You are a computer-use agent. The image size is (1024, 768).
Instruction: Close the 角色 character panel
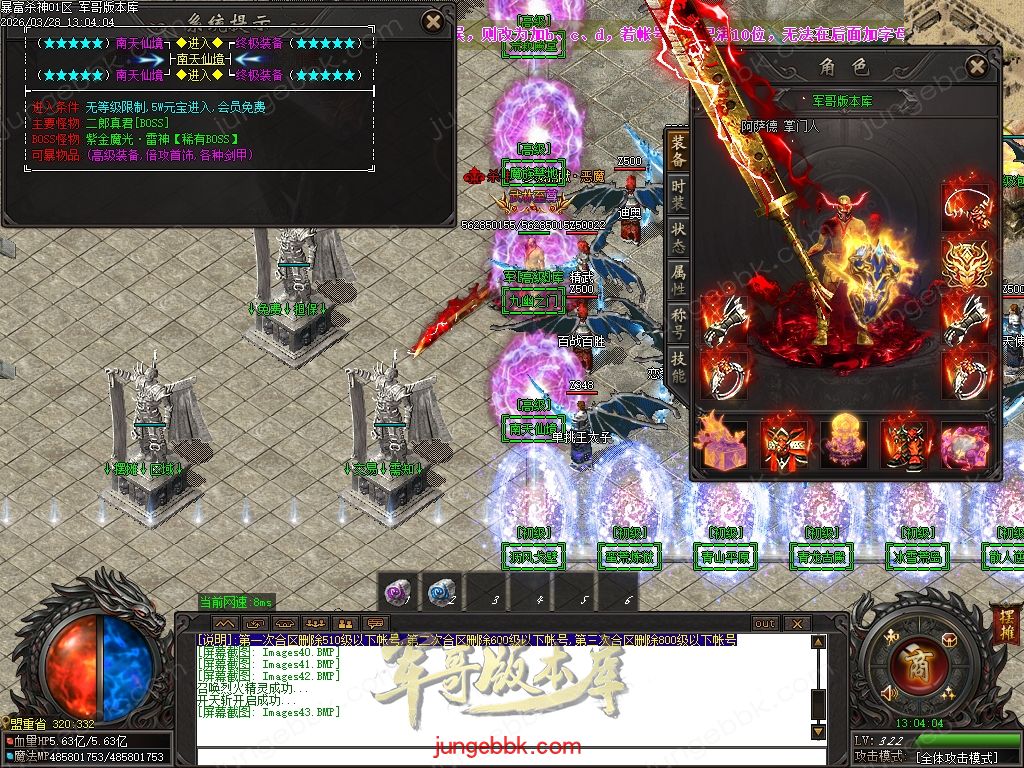click(x=977, y=66)
